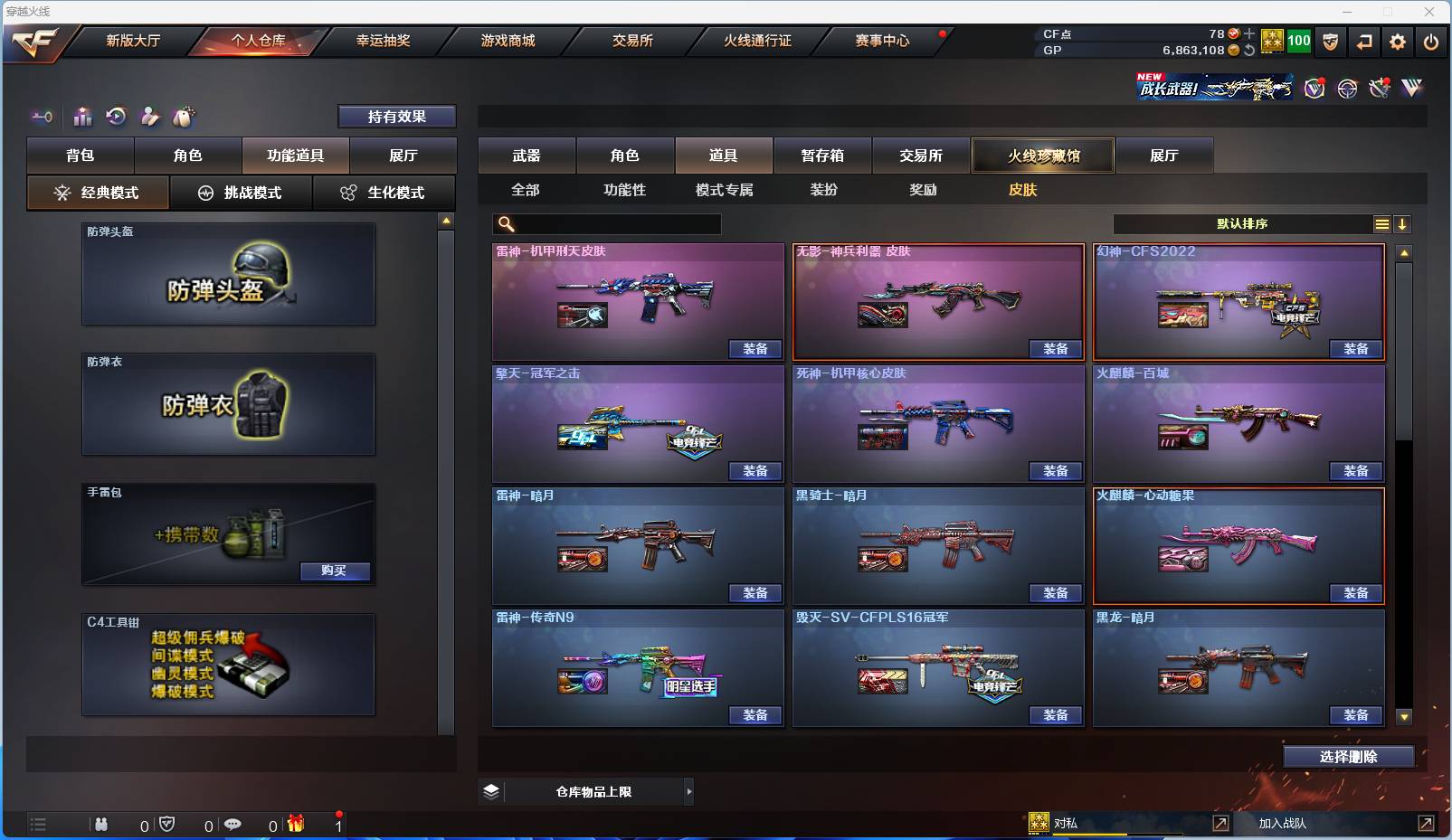The width and height of the screenshot is (1452, 840).
Task: Open the settings gear at top right
Action: point(1398,42)
